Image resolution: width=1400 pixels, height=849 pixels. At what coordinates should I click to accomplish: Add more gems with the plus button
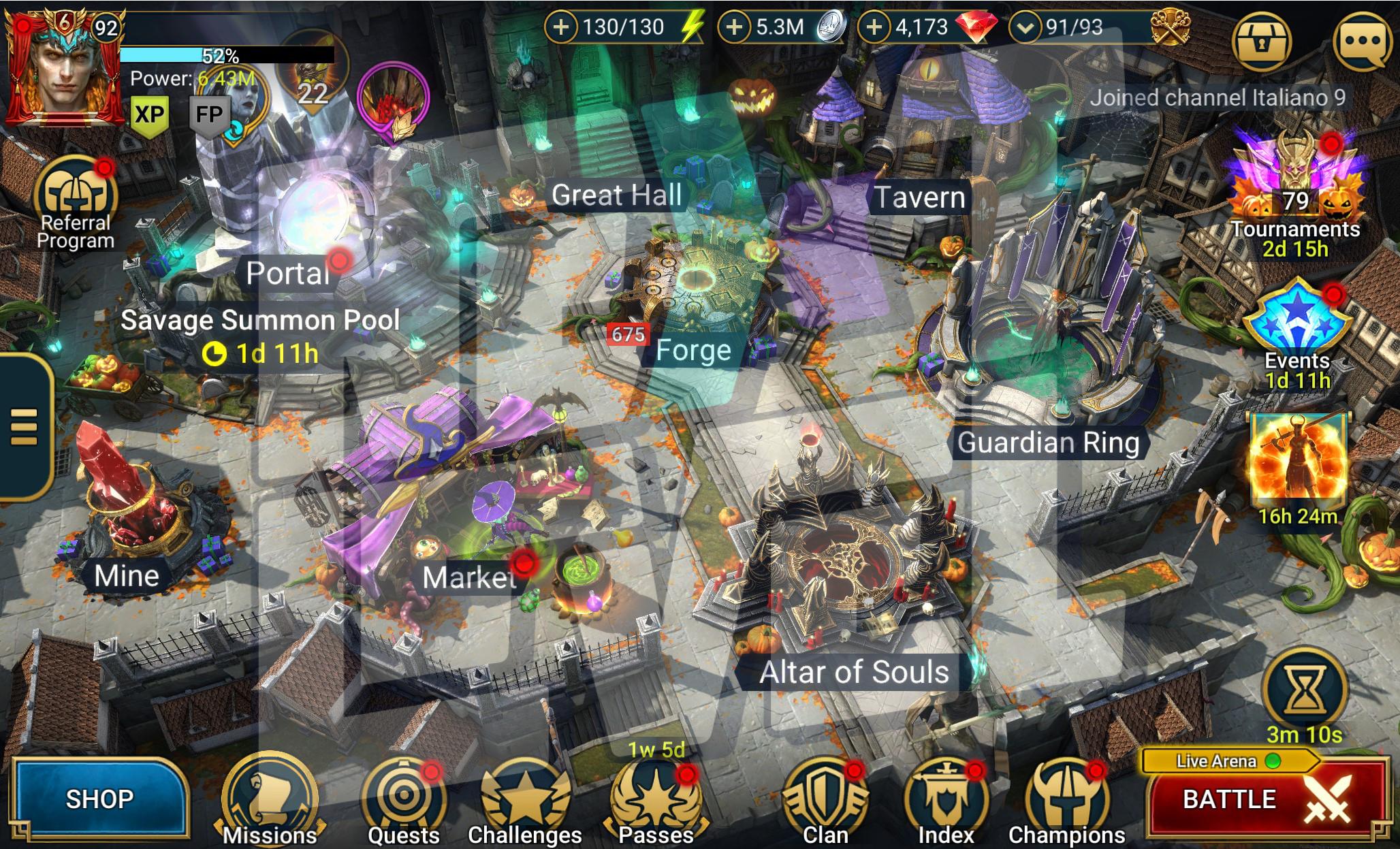pyautogui.click(x=874, y=27)
